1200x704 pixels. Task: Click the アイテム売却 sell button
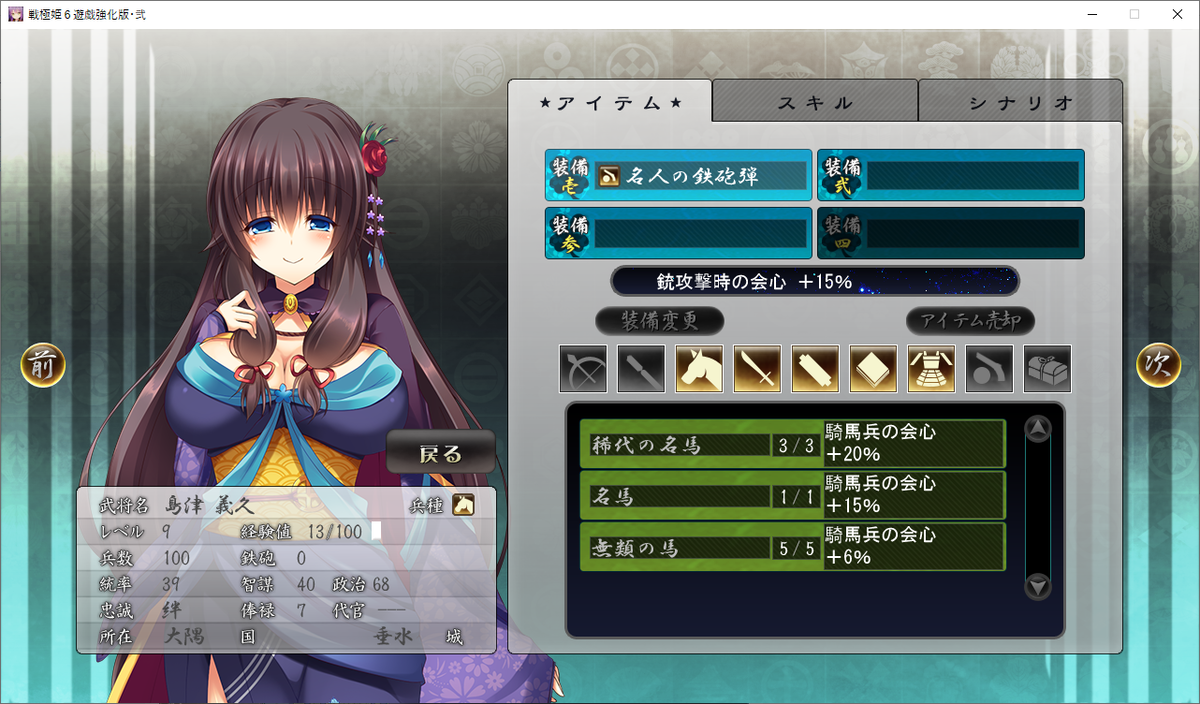pos(970,321)
